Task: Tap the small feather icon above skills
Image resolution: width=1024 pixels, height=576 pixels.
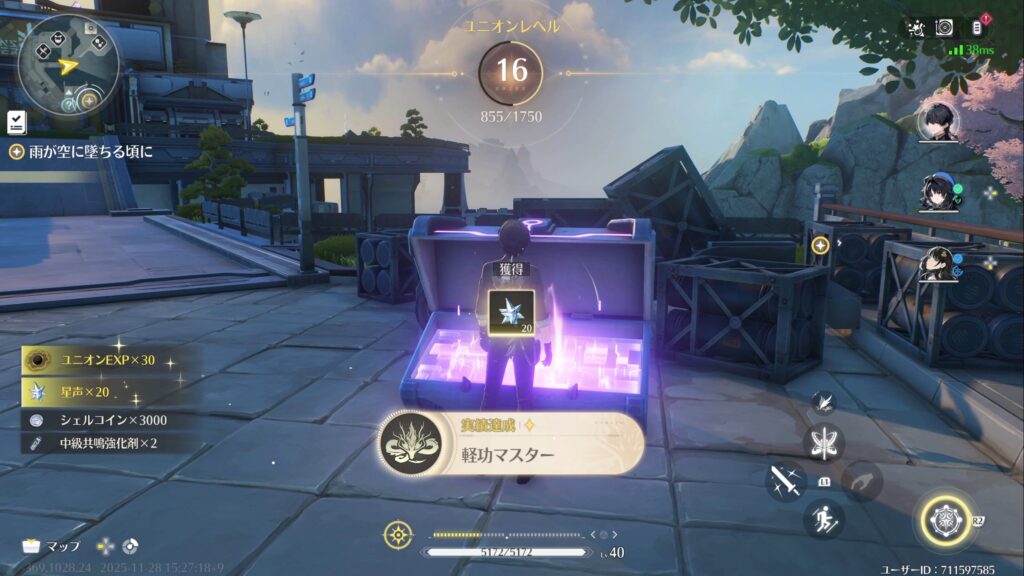Action: point(824,403)
